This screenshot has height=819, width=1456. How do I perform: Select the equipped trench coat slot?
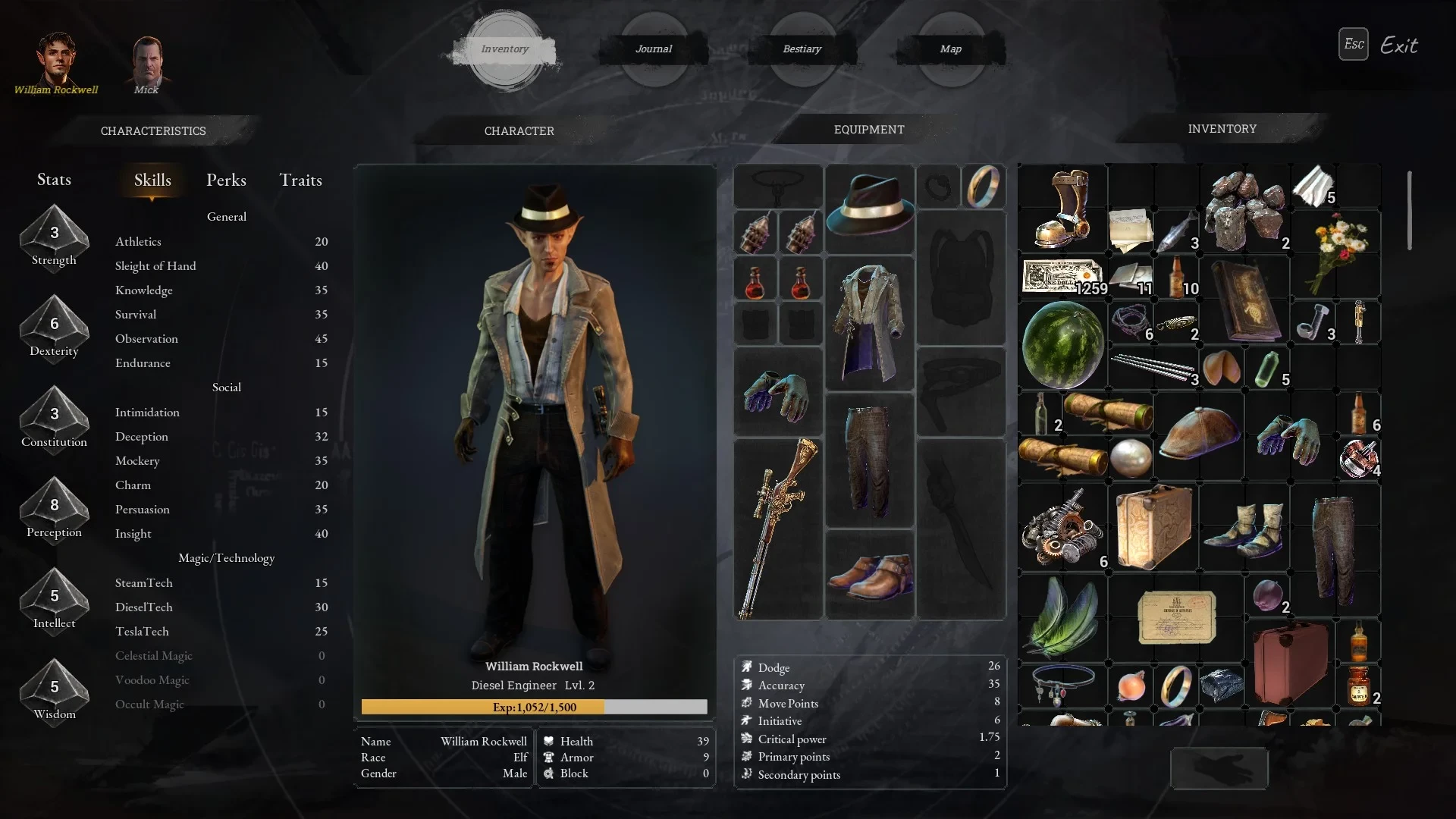coord(869,323)
